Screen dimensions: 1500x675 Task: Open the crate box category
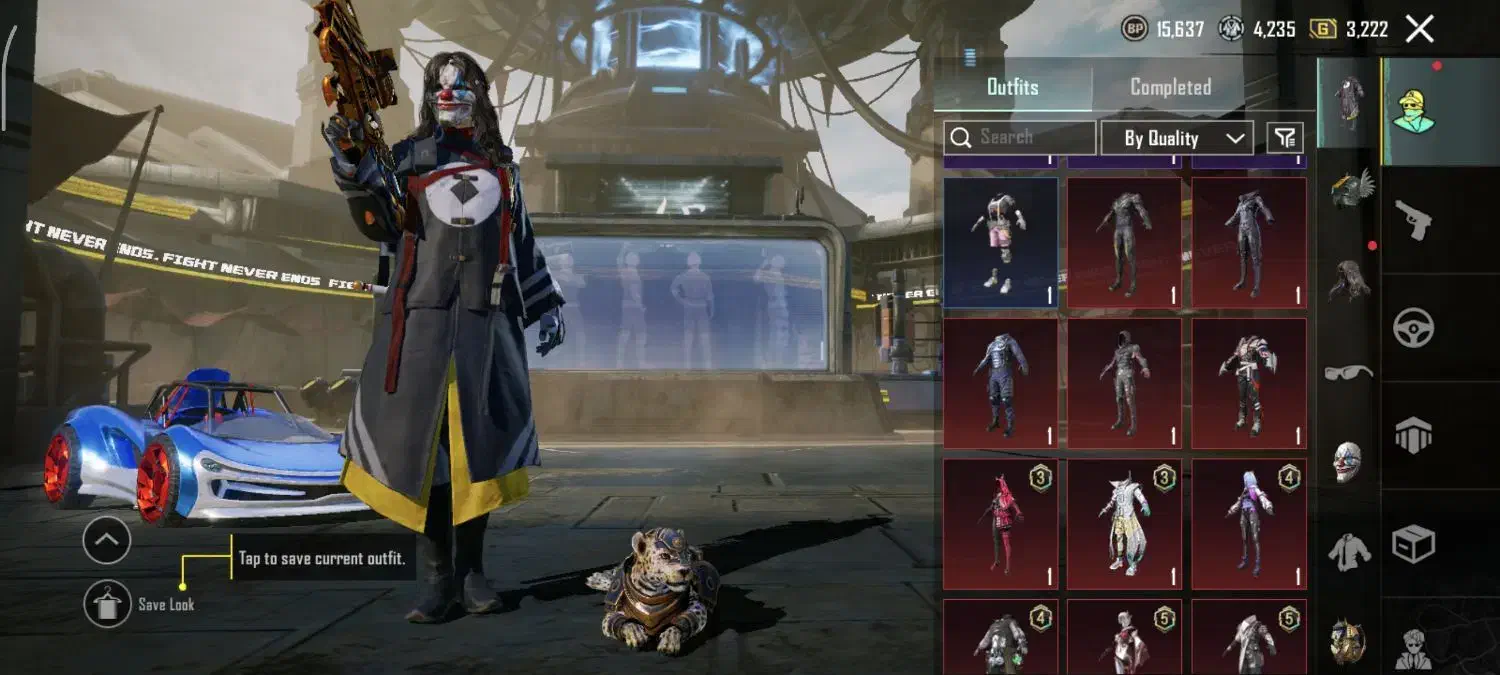coord(1413,544)
